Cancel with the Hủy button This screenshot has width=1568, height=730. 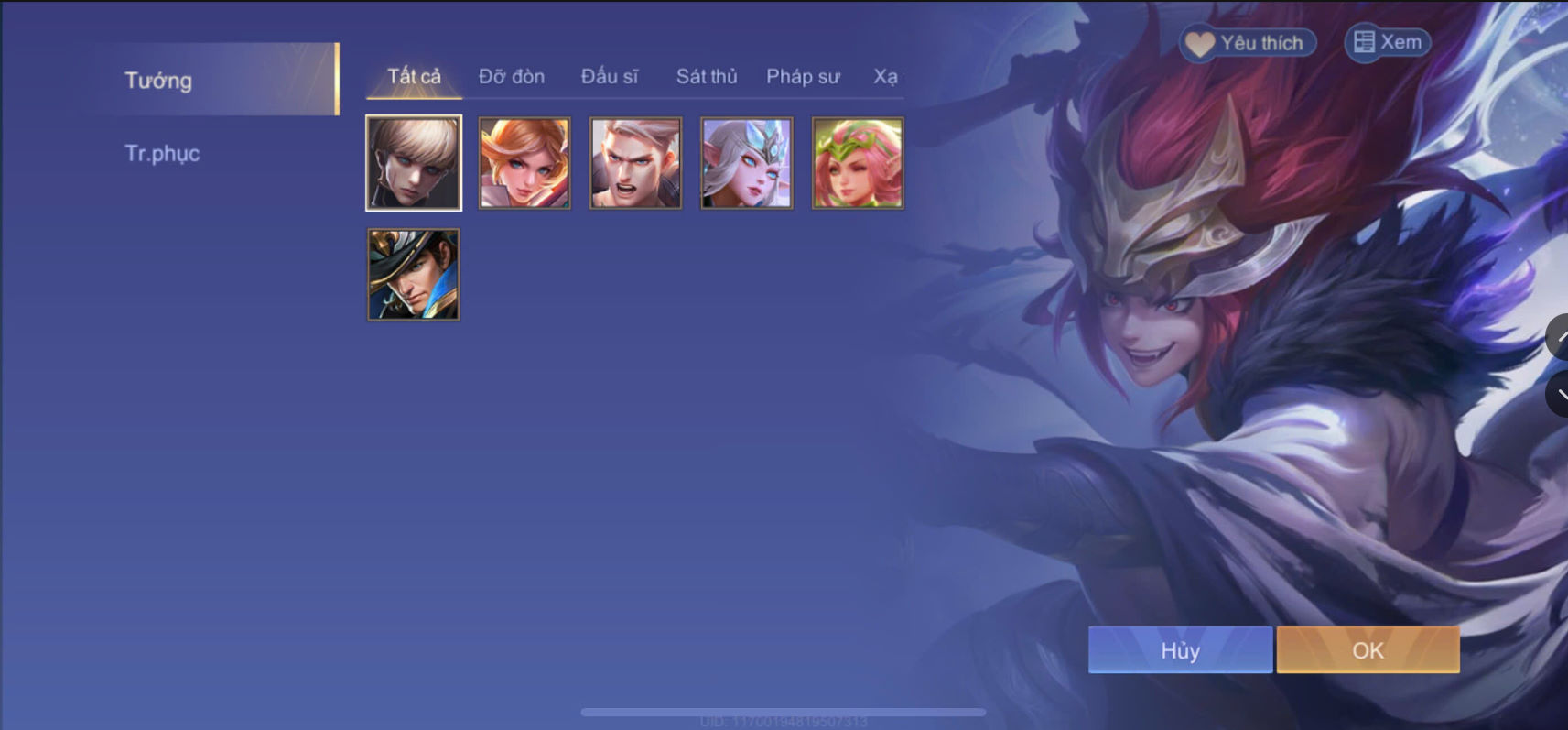[x=1180, y=649]
